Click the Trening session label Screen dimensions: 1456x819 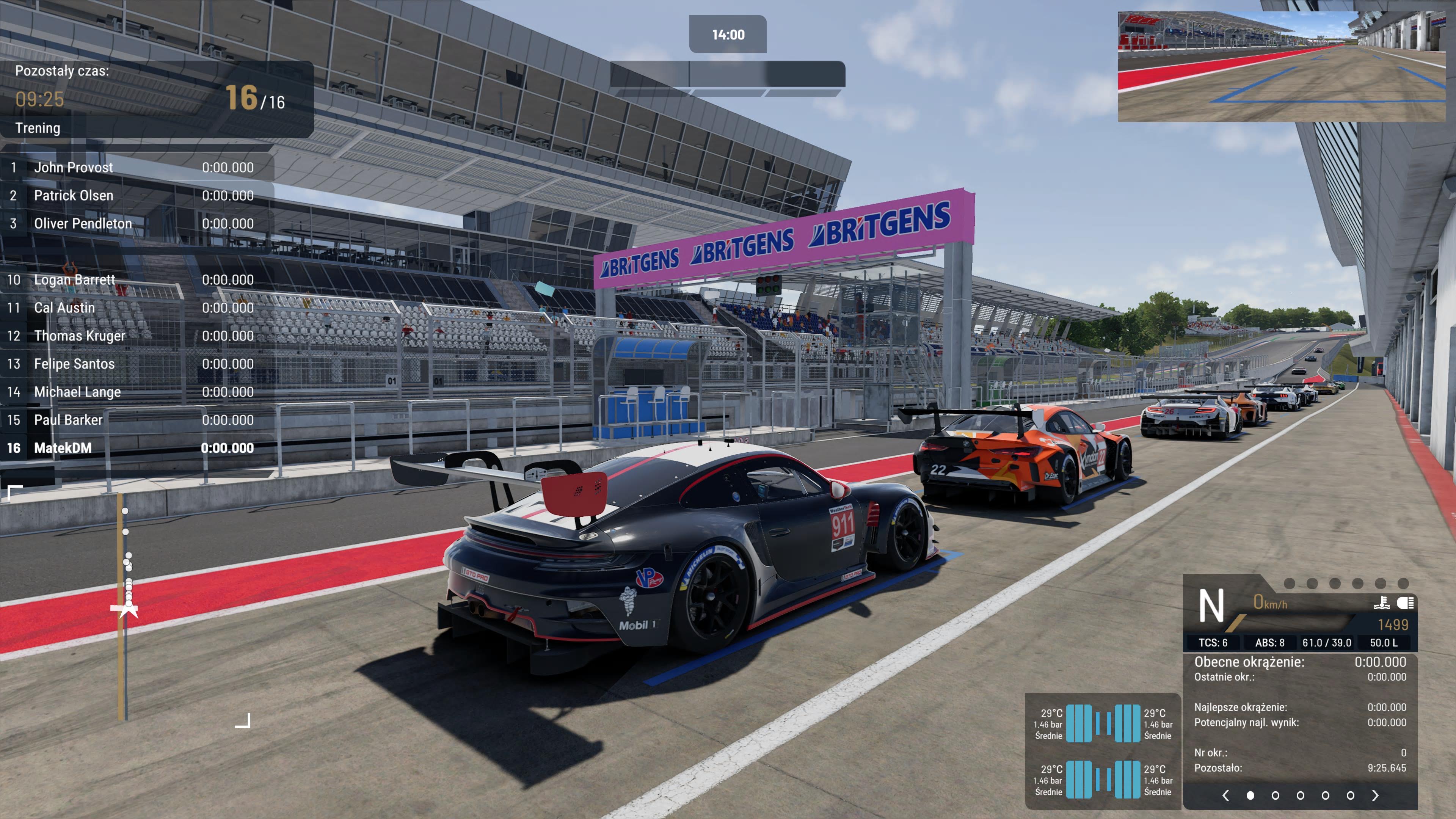38,128
